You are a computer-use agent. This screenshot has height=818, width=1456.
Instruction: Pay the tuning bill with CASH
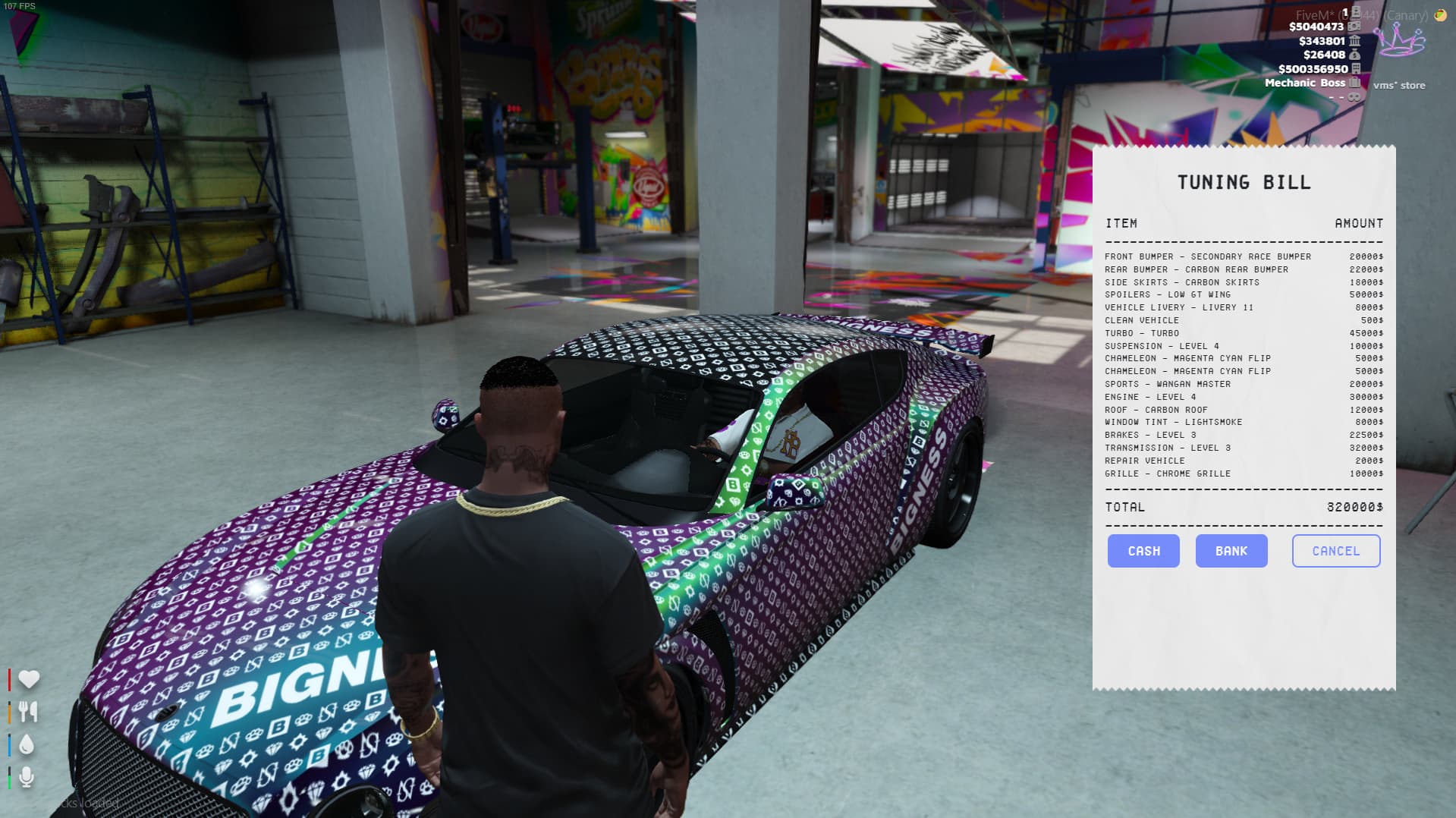[x=1143, y=551]
